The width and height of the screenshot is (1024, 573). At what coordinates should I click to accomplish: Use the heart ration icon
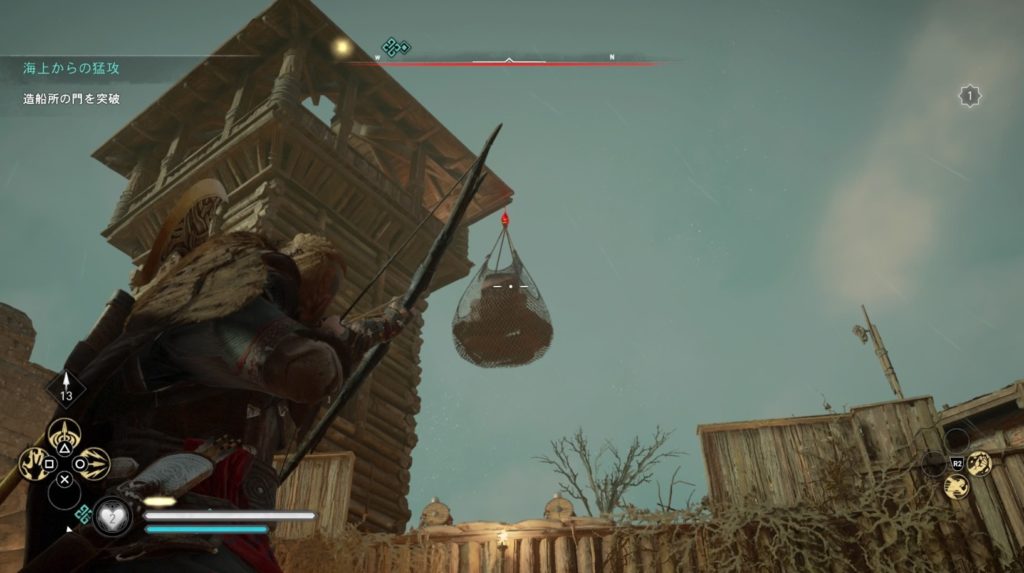[114, 516]
